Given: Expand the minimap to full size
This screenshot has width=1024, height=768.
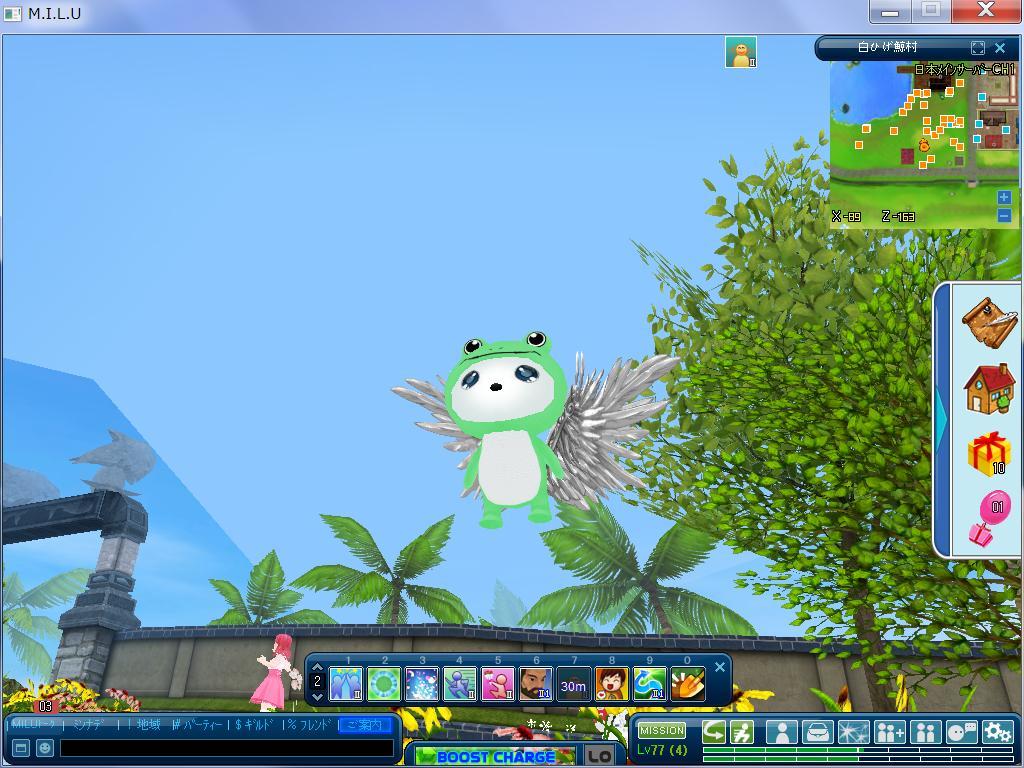Looking at the screenshot, I should tap(978, 47).
